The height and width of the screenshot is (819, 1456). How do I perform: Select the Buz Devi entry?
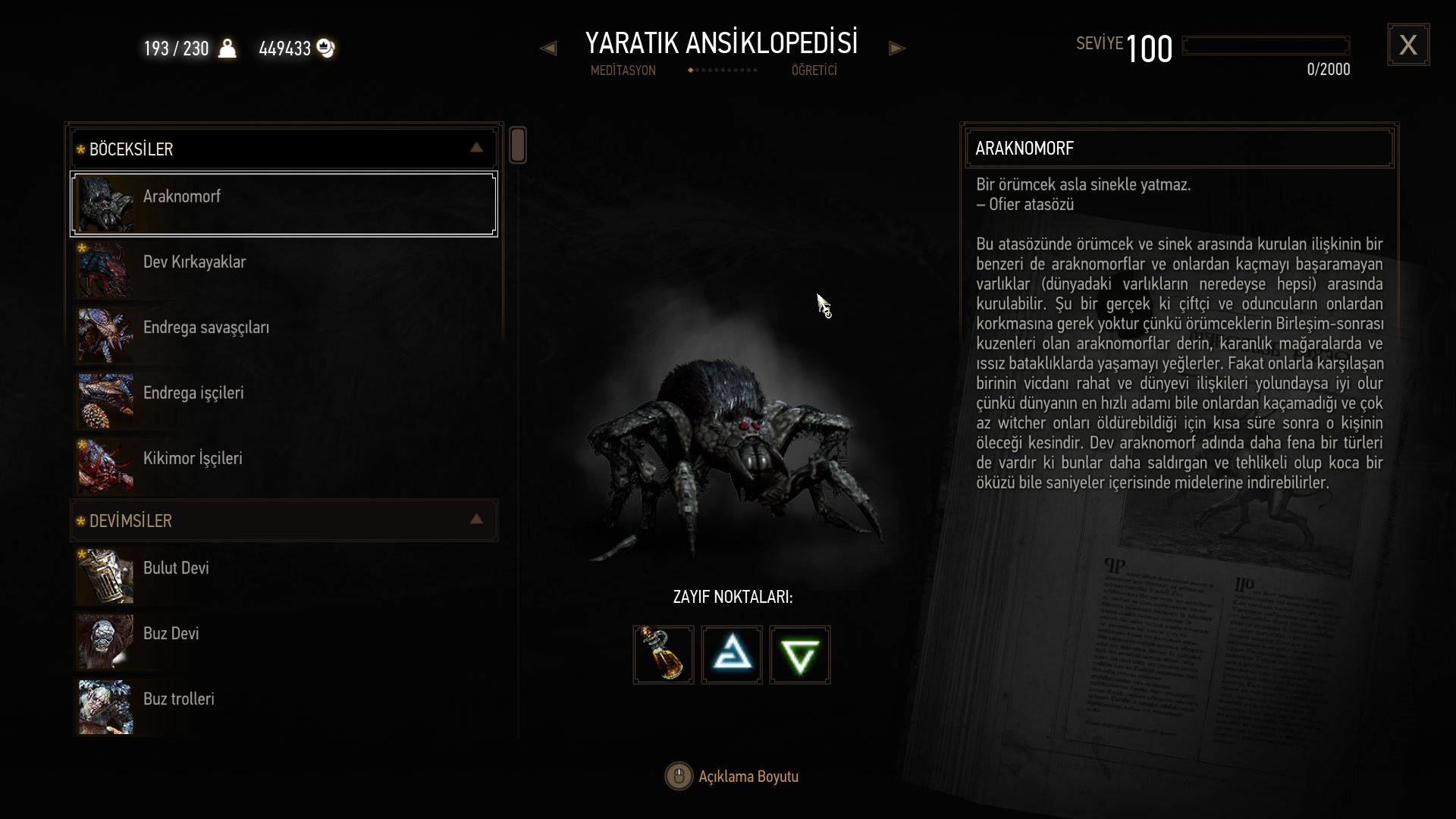pyautogui.click(x=284, y=640)
